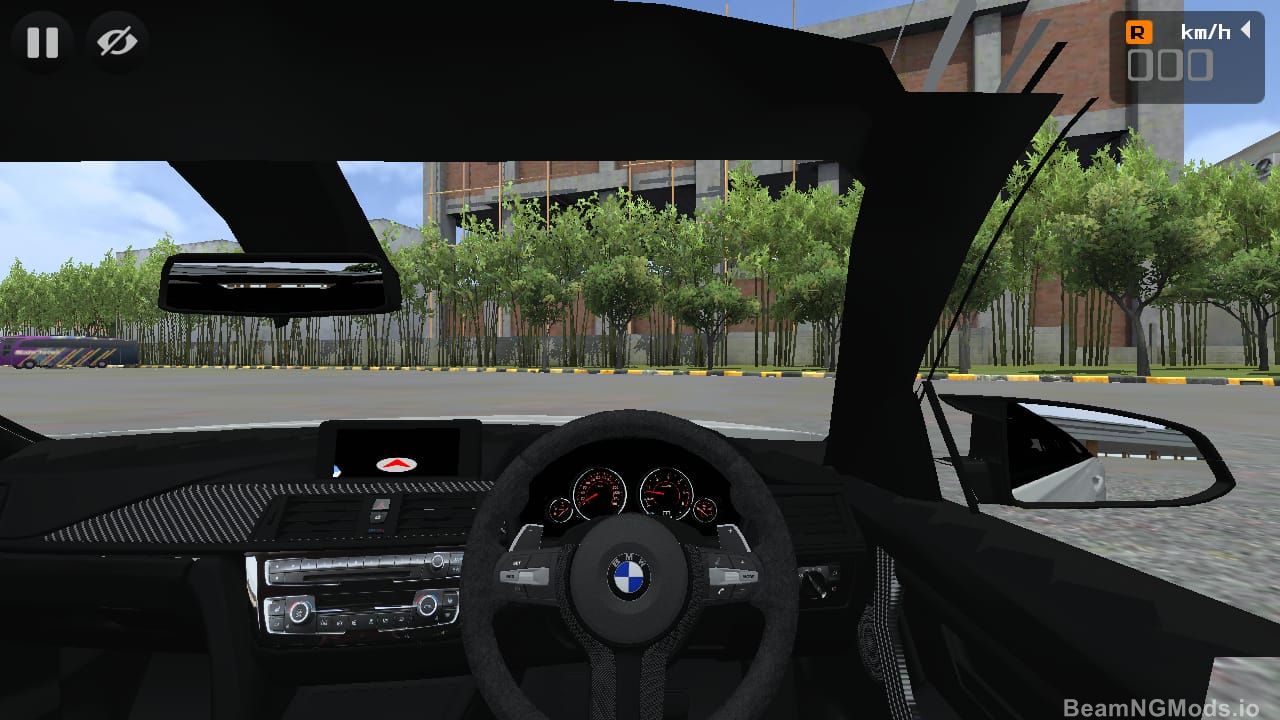Toggle the radio volume knob on the stereo

pos(437,563)
